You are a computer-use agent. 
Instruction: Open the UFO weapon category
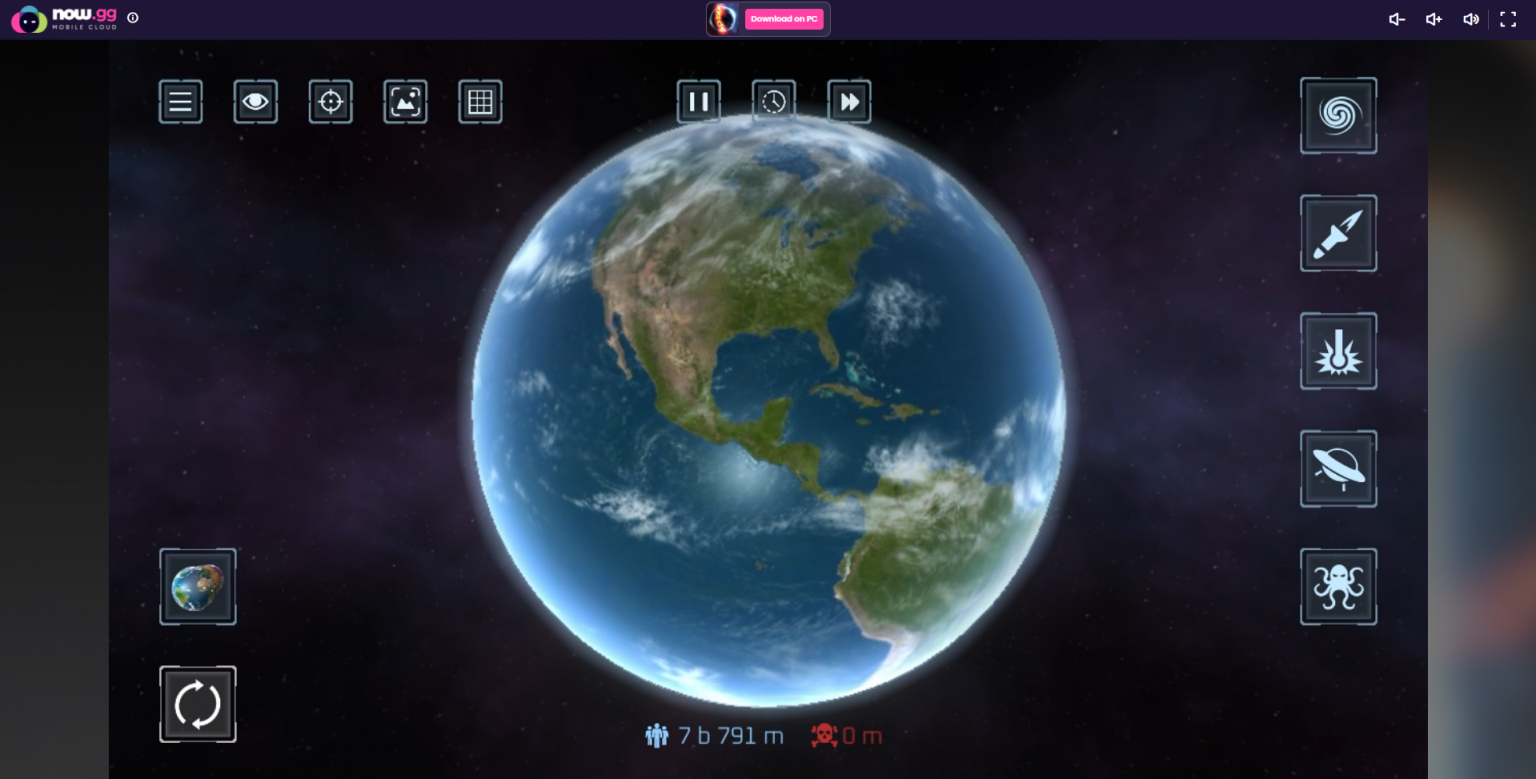tap(1338, 469)
